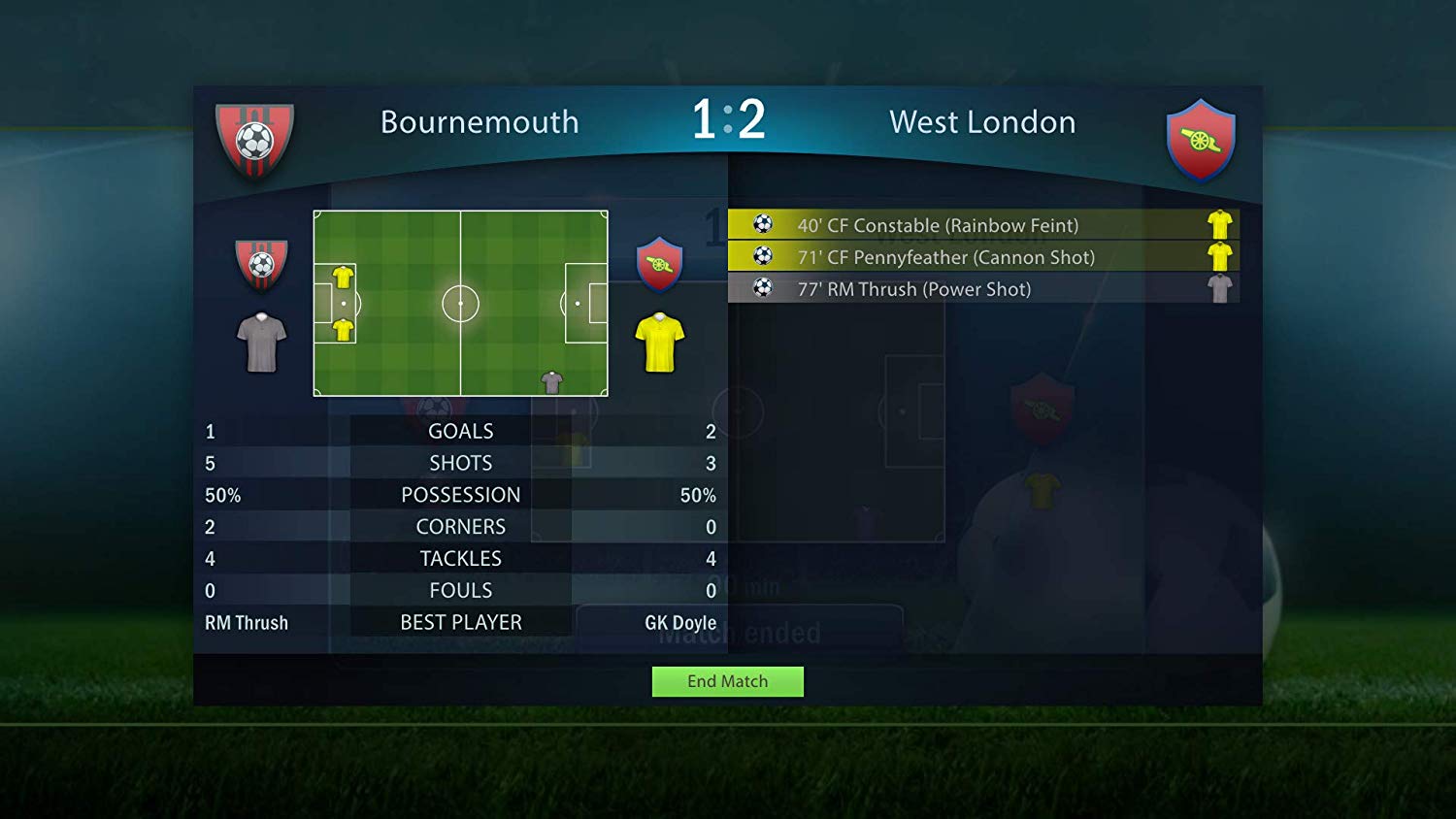The height and width of the screenshot is (819, 1456).
Task: Select the 40' CF Constable goal row
Action: [982, 225]
